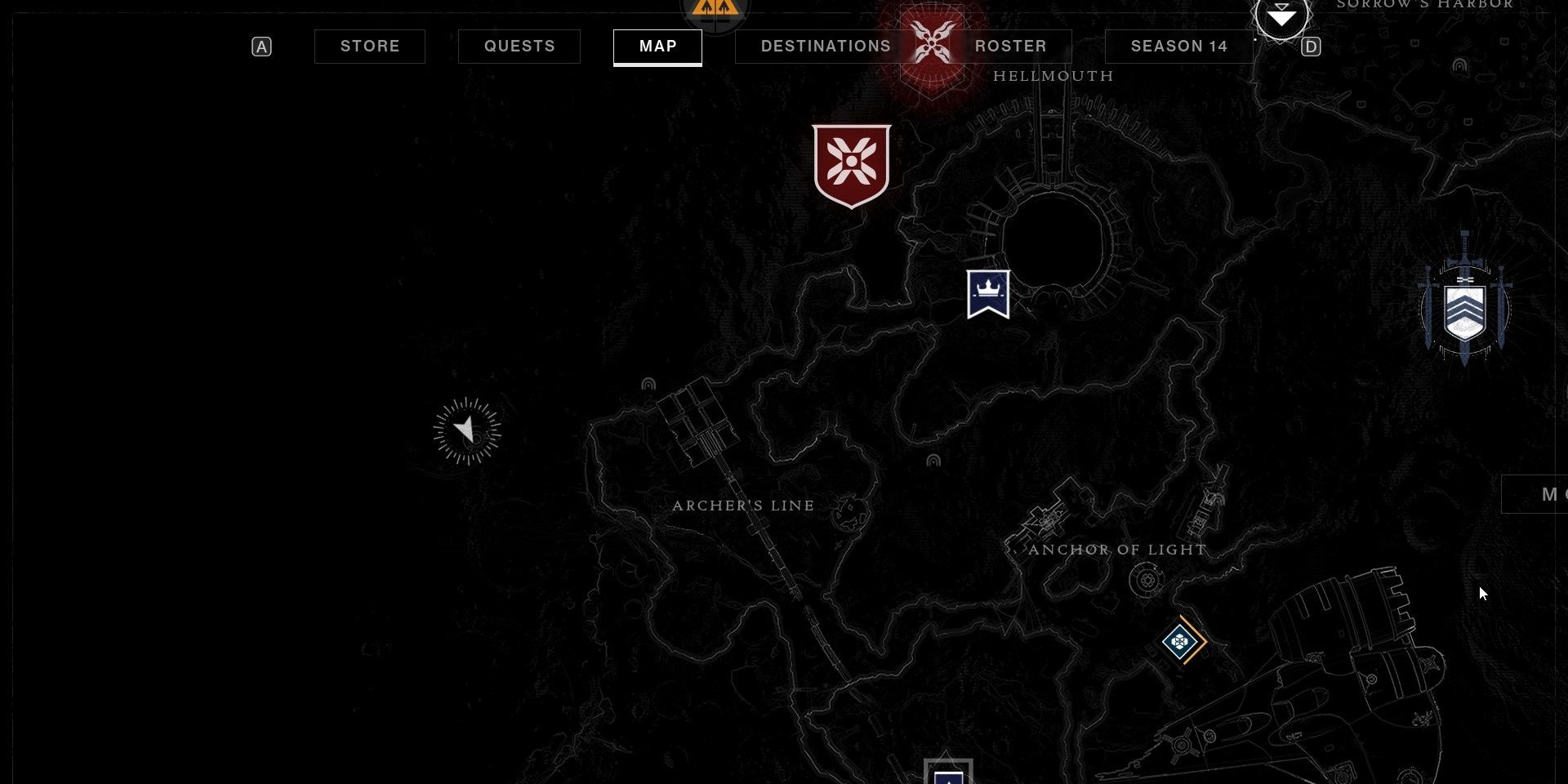The width and height of the screenshot is (1568, 784).
Task: Click the sword-and-shield emblem on the right
Action: pyautogui.click(x=1464, y=309)
